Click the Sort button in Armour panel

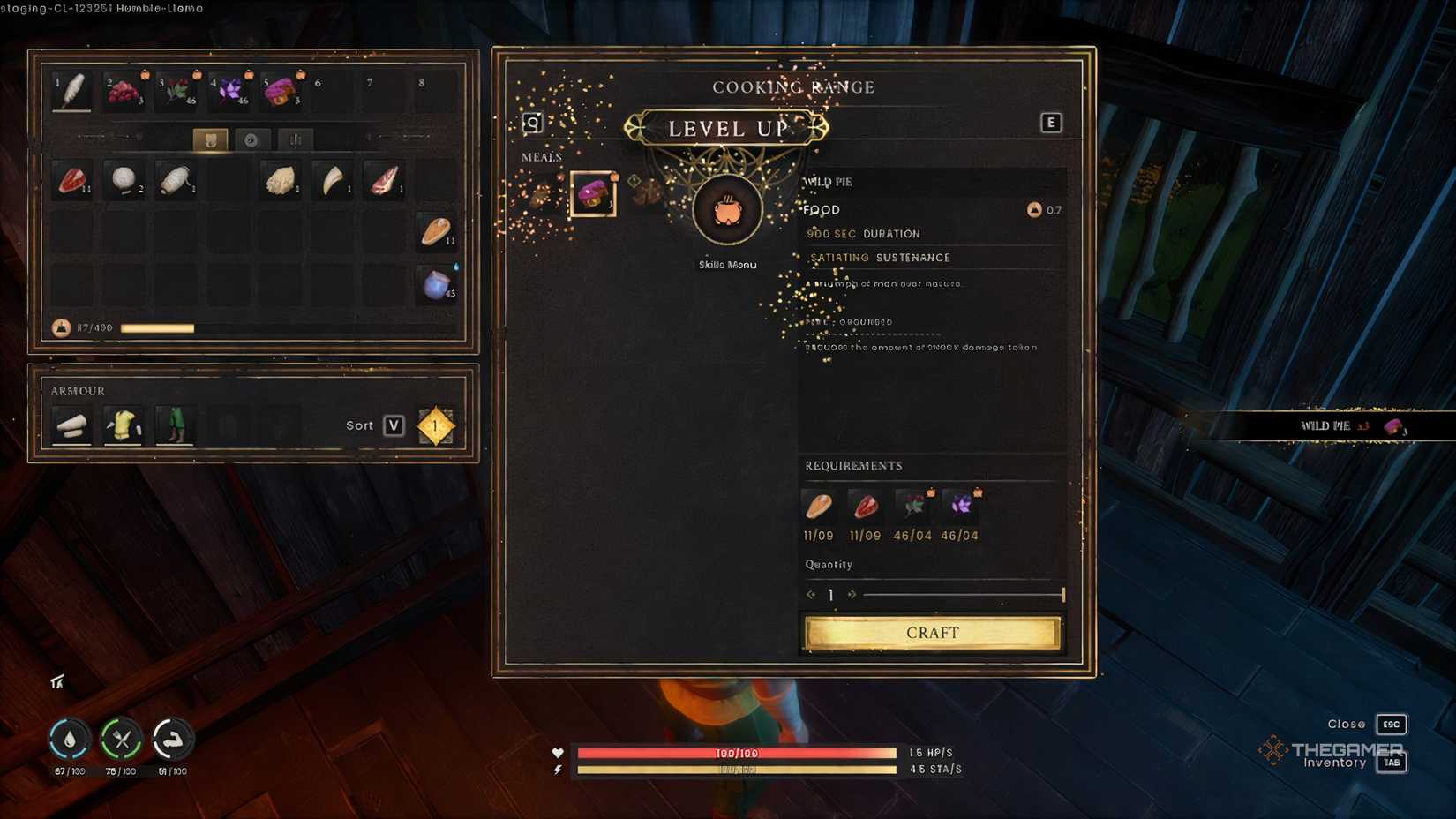coord(391,425)
